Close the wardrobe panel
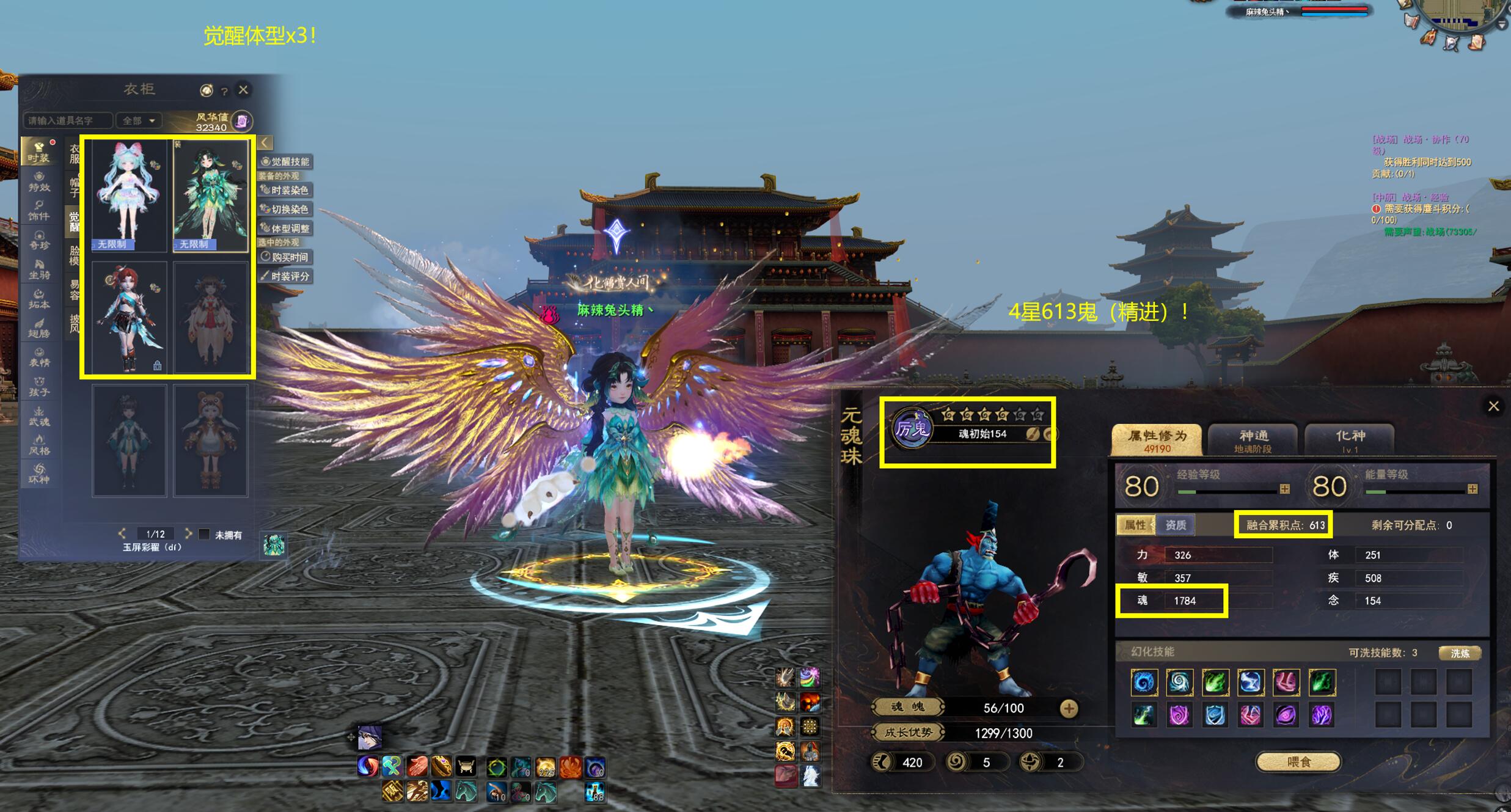The width and height of the screenshot is (1511, 812). coord(243,90)
